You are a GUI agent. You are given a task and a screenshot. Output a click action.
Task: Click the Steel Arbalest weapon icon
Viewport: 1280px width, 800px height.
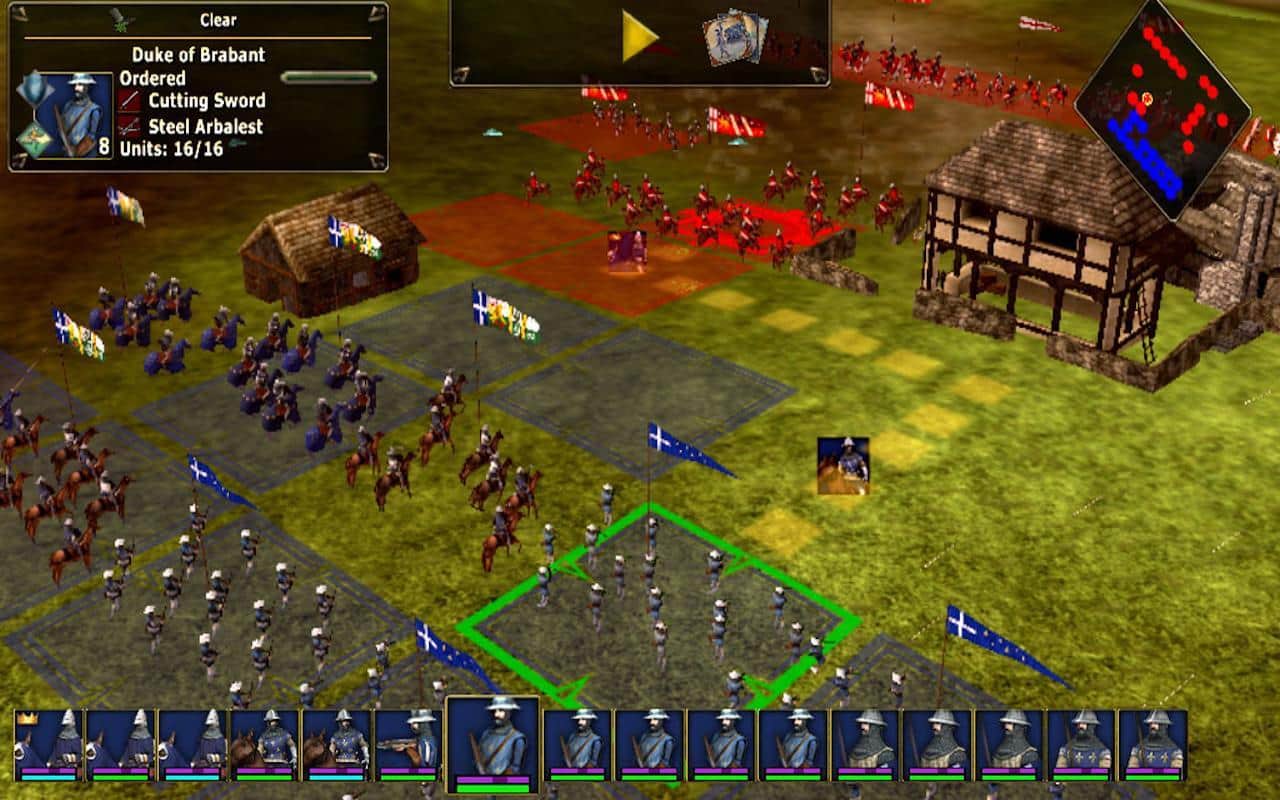click(x=128, y=127)
